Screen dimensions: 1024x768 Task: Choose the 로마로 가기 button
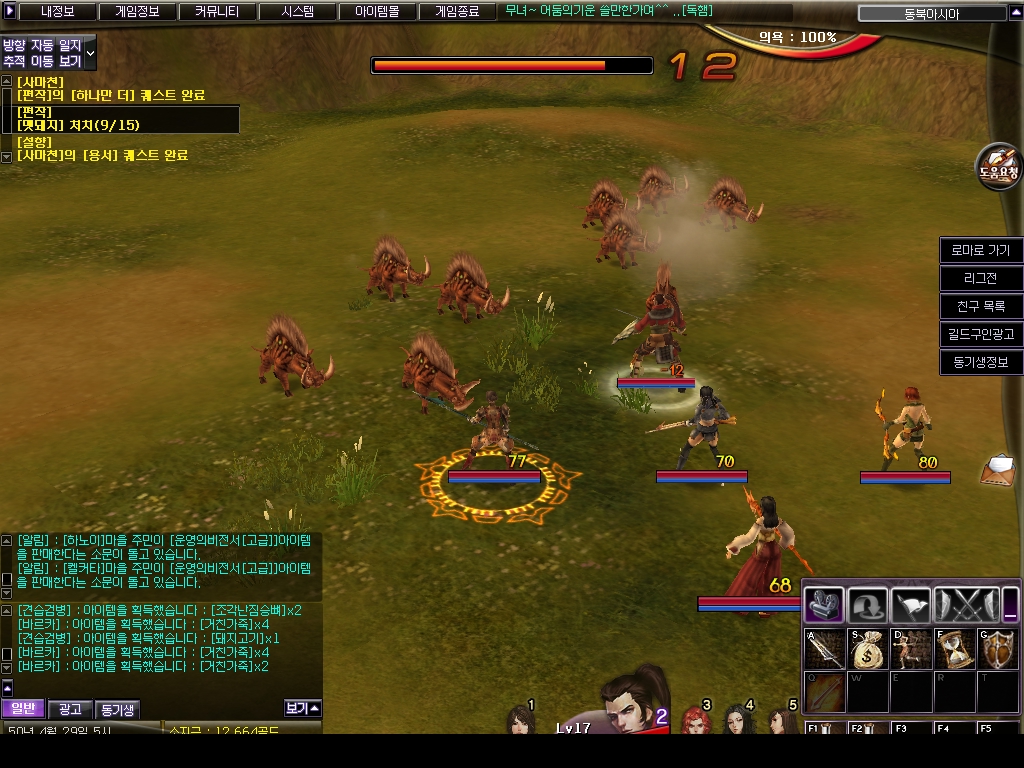pos(981,250)
